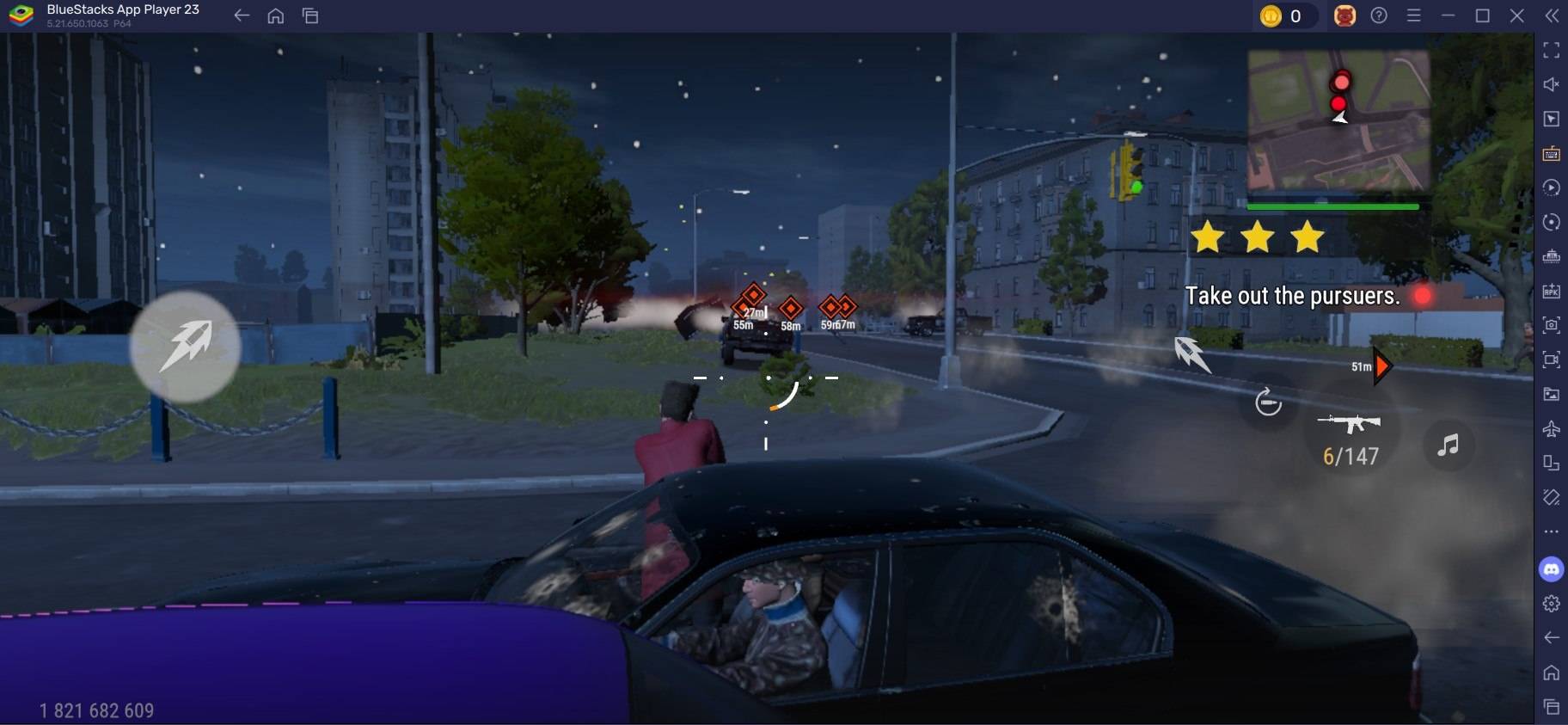This screenshot has width=1568, height=725.
Task: Open the Discord sidebar shortcut
Action: click(1552, 568)
